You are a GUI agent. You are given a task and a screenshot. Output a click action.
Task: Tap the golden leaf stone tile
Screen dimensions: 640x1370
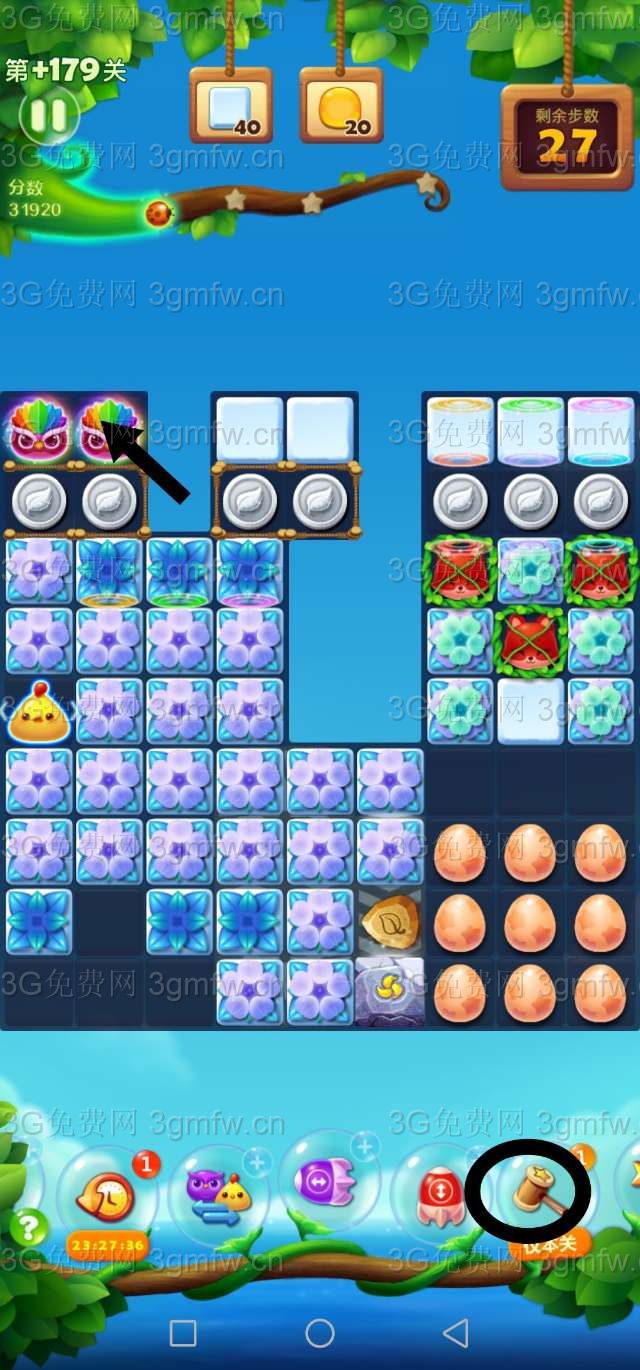pos(390,921)
